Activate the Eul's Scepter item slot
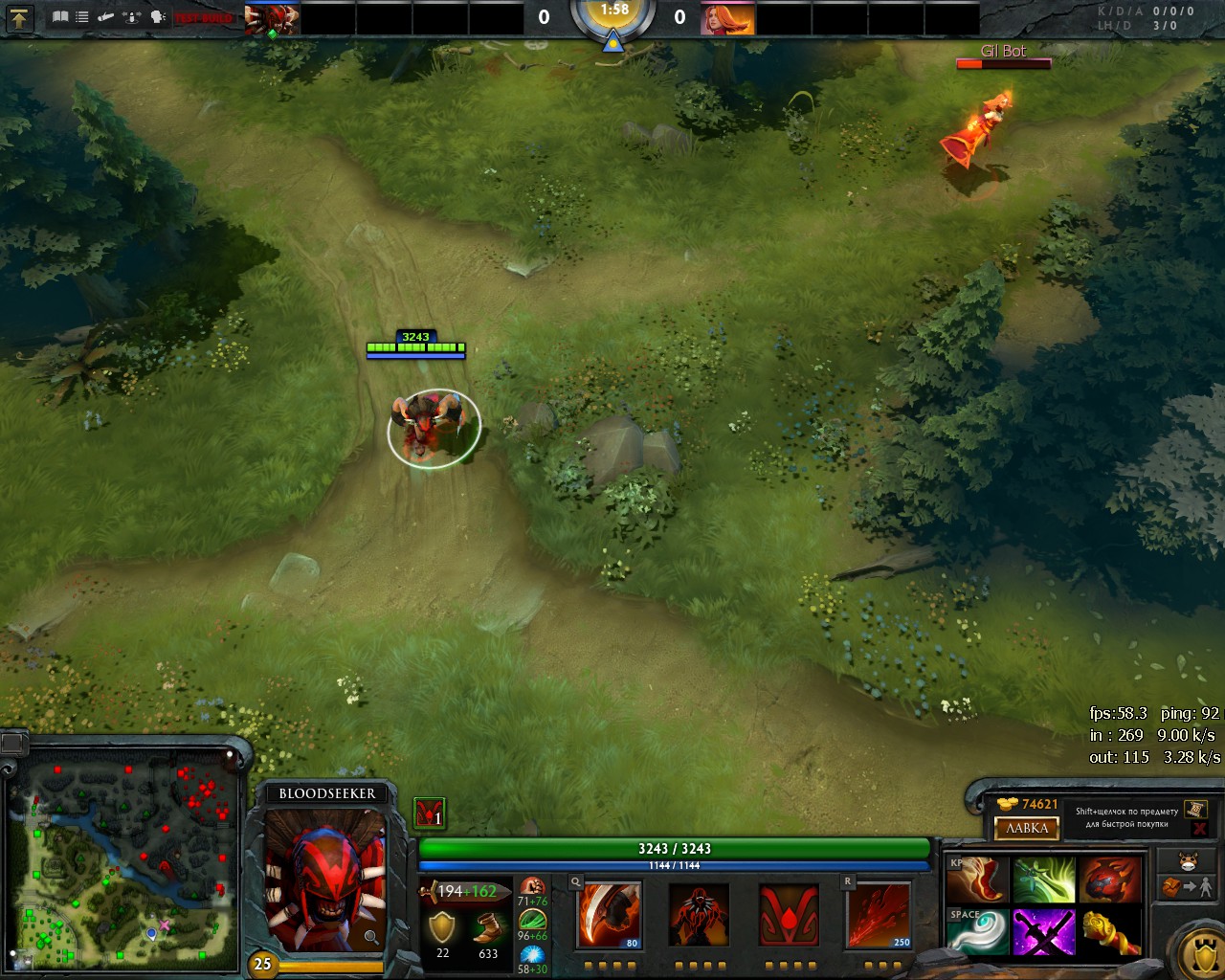 pos(977,931)
